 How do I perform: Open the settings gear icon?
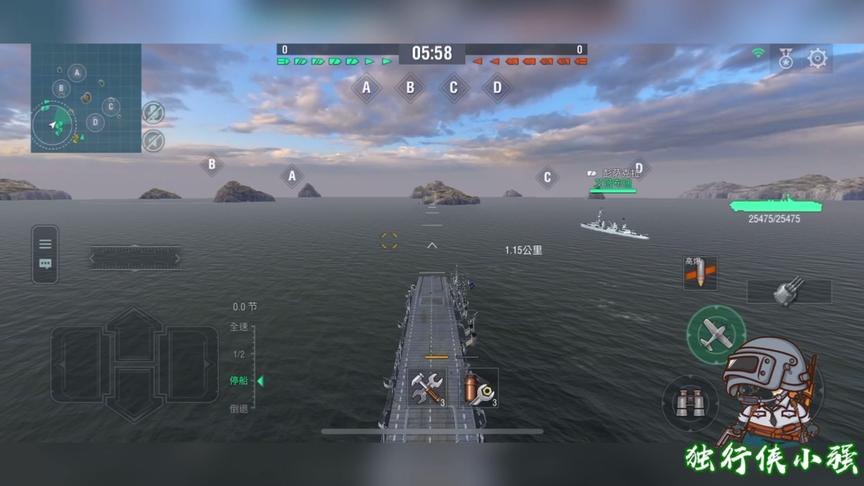818,59
